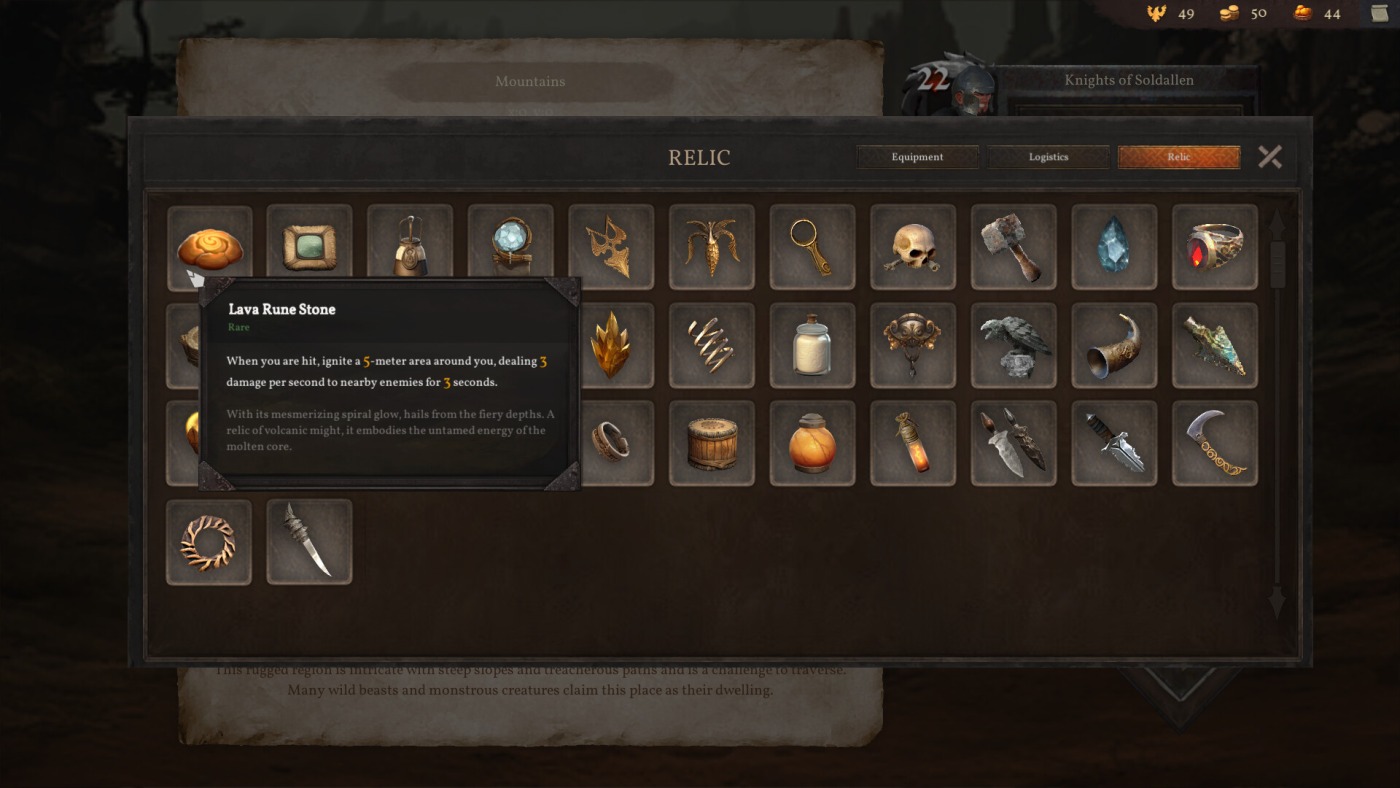Choose the green framed mirror relic
1400x788 pixels.
click(310, 247)
